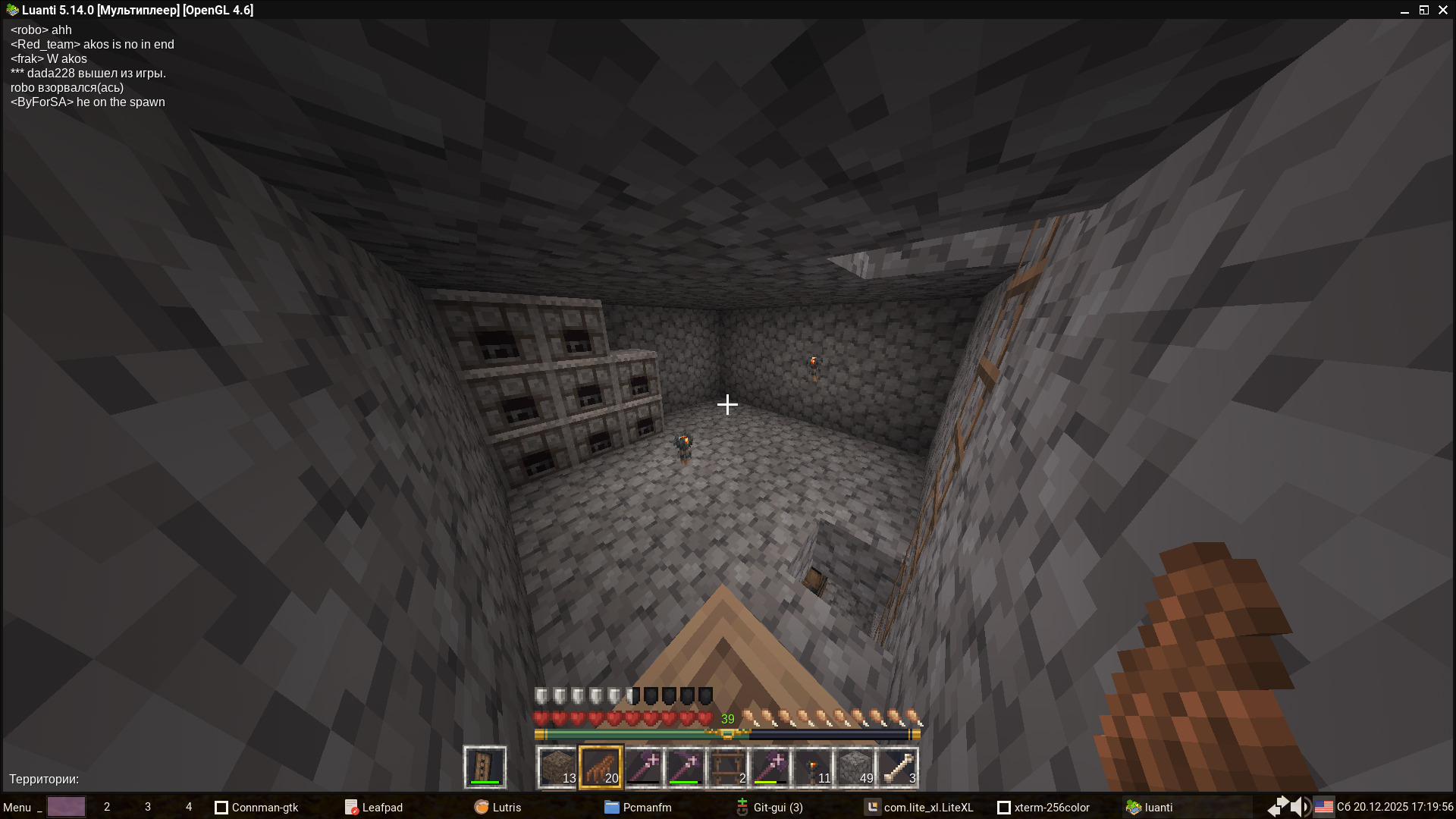Select the dirt block stack in hotbar
This screenshot has height=819, width=1456.
pyautogui.click(x=557, y=767)
